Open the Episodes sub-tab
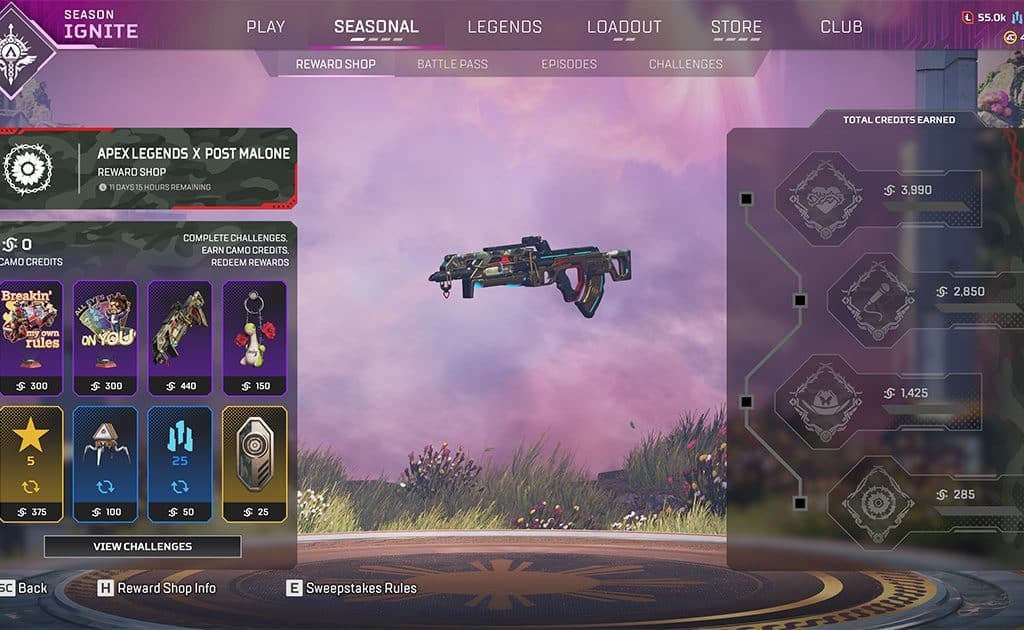Screen dimensions: 1024x630 [x=569, y=64]
